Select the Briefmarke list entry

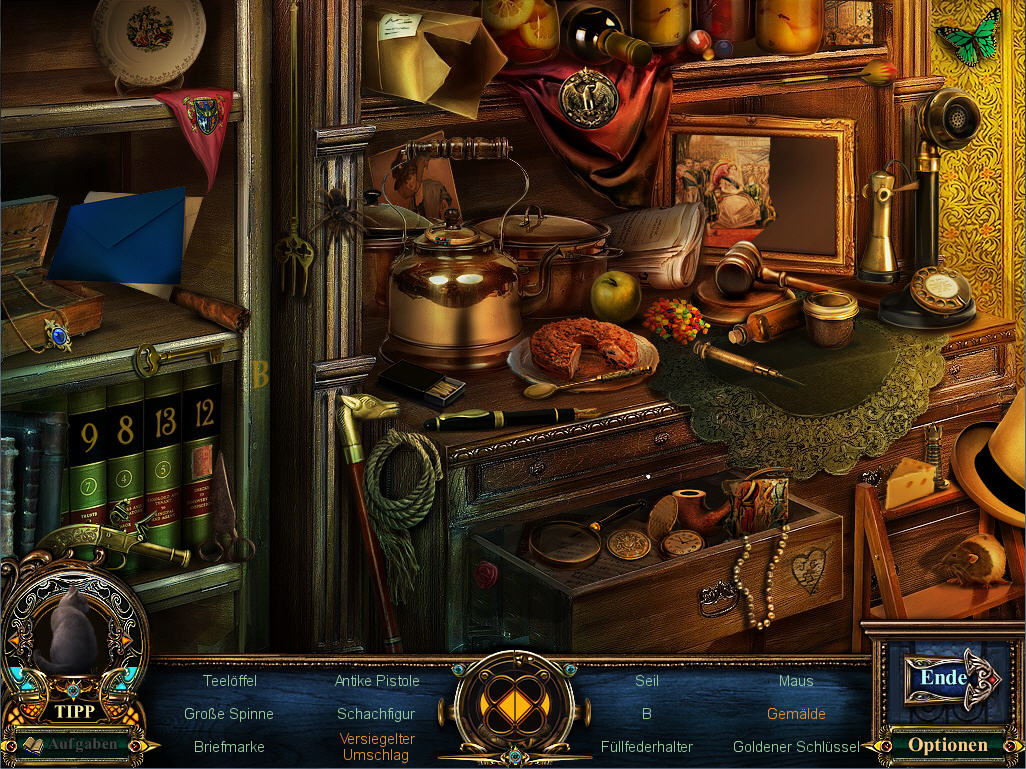[229, 746]
